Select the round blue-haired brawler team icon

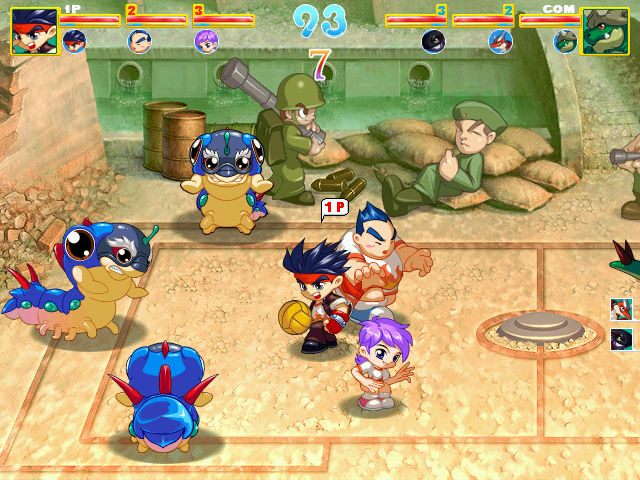[x=140, y=41]
